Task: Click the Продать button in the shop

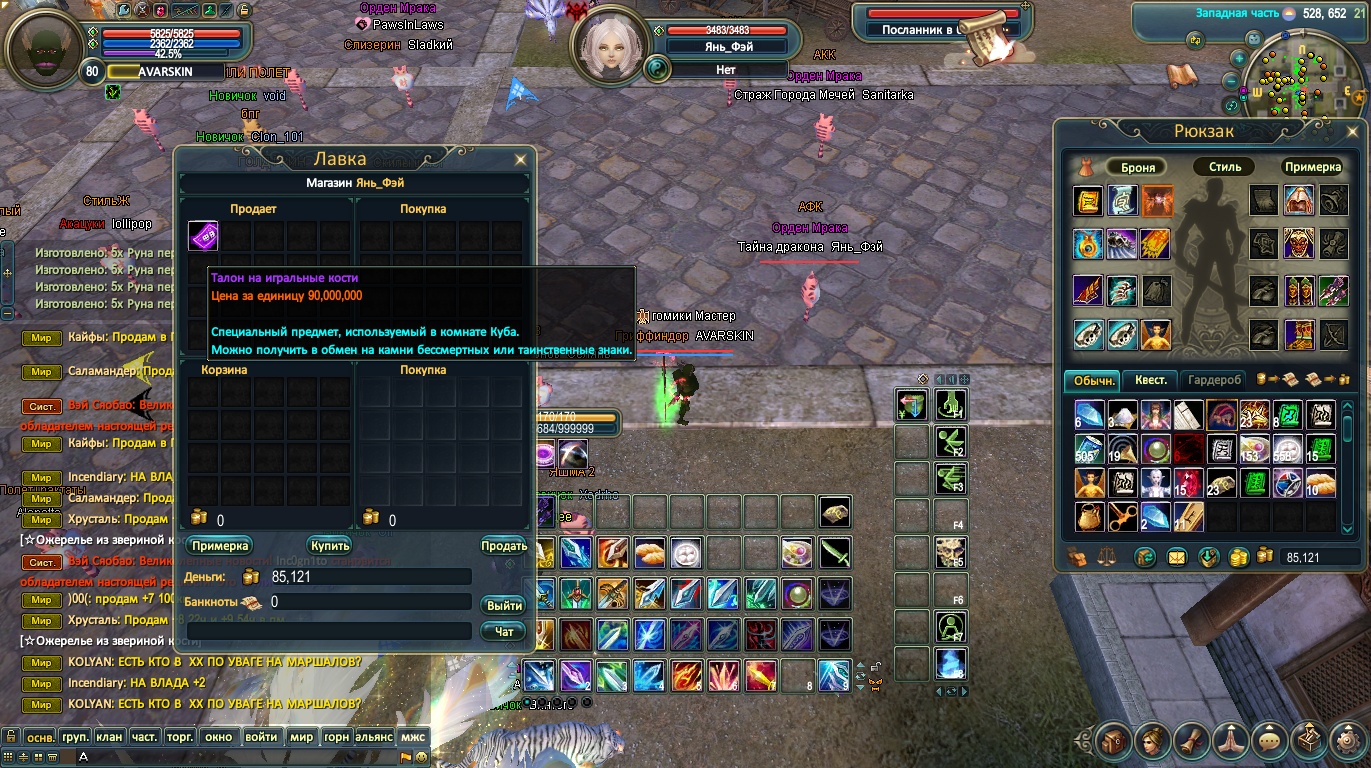Action: [504, 546]
